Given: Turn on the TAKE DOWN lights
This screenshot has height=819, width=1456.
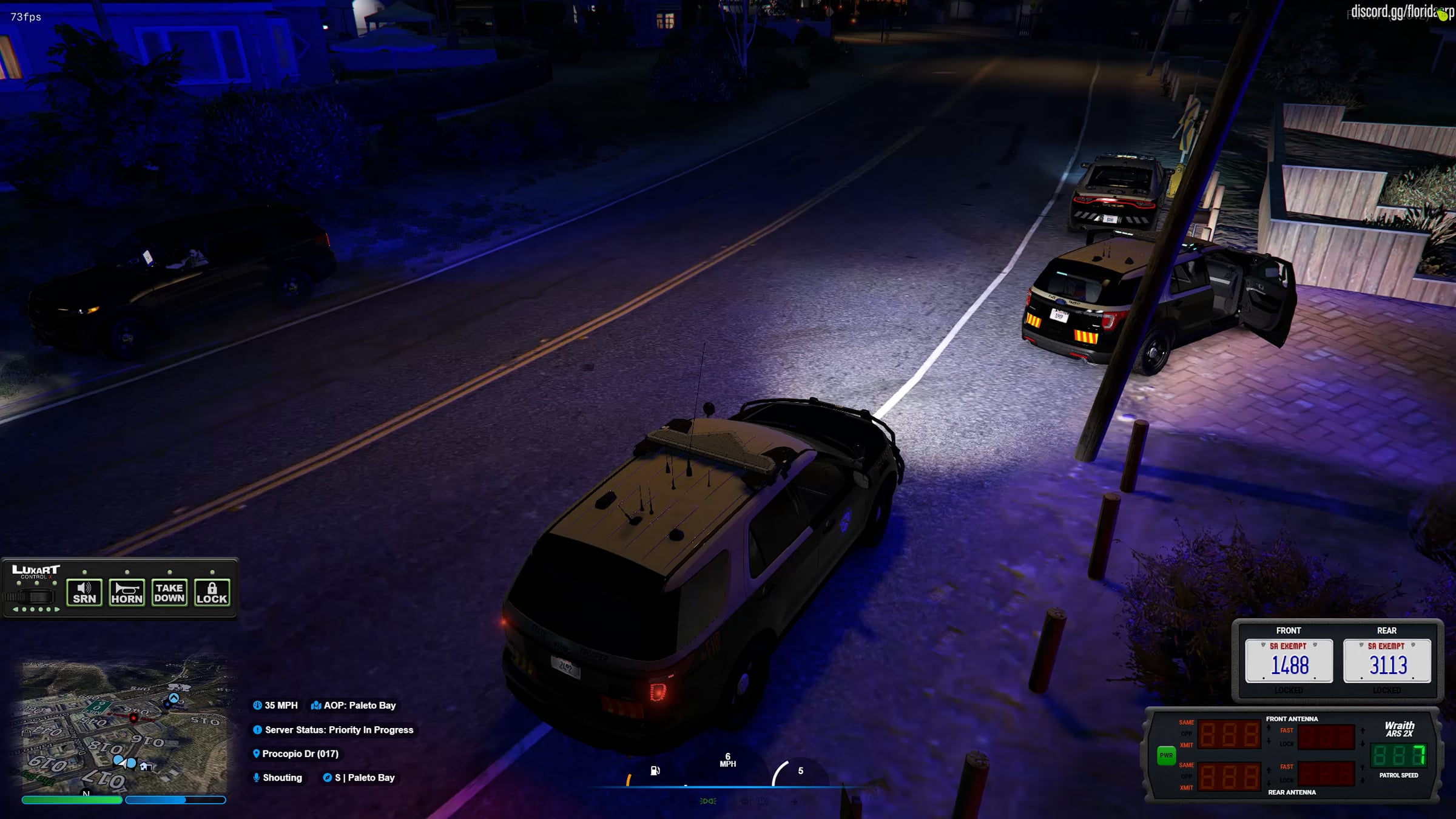Looking at the screenshot, I should coord(169,593).
